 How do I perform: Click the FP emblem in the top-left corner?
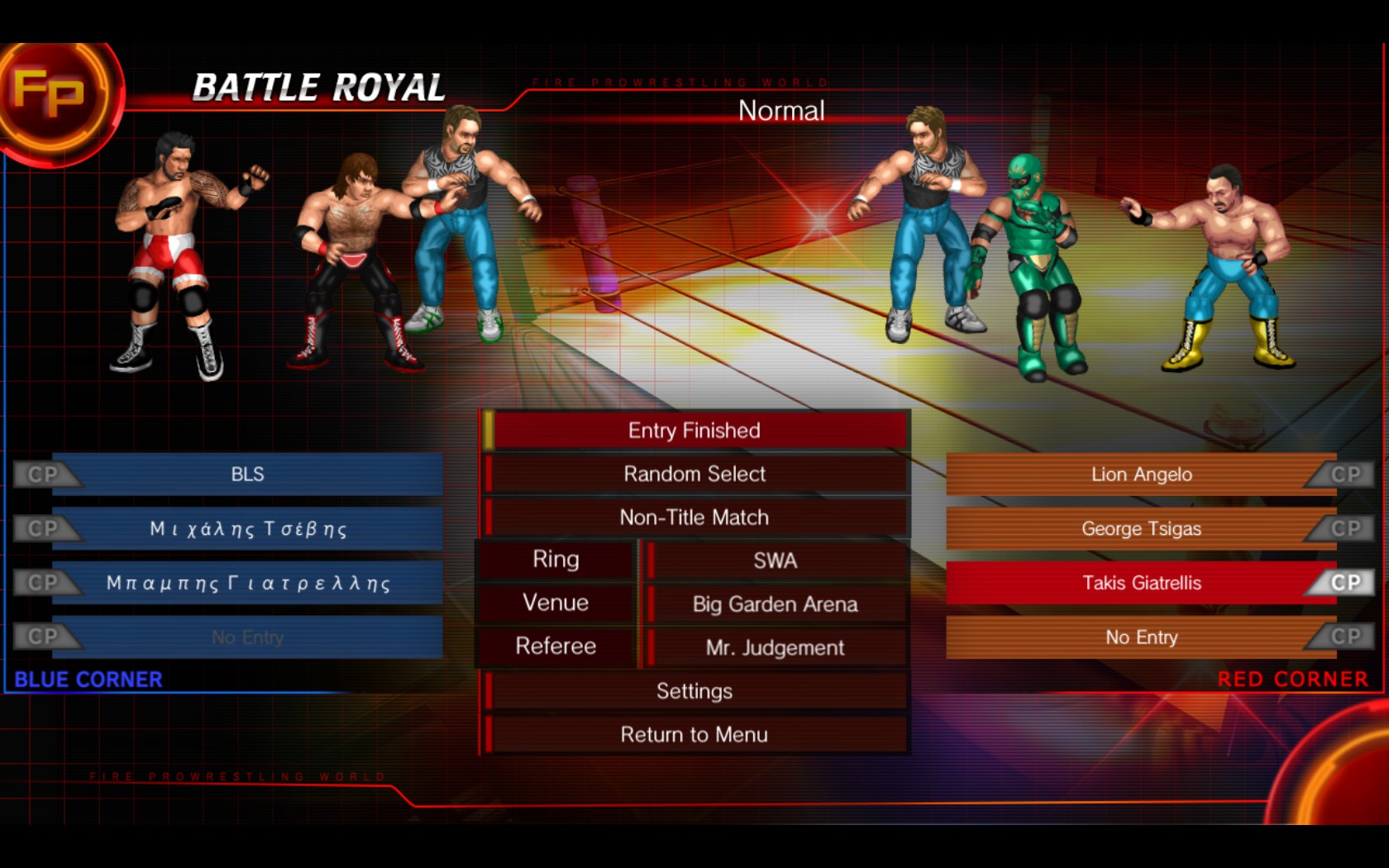point(51,91)
